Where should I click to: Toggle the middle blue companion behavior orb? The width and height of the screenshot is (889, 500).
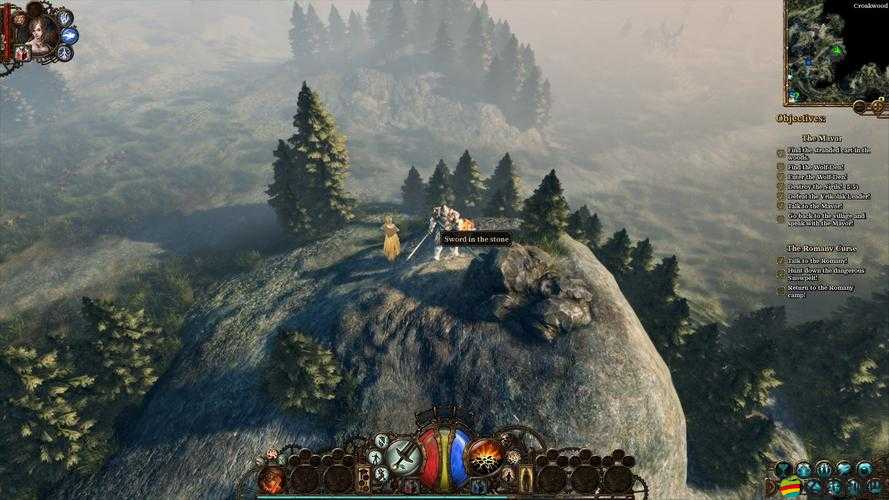click(70, 35)
